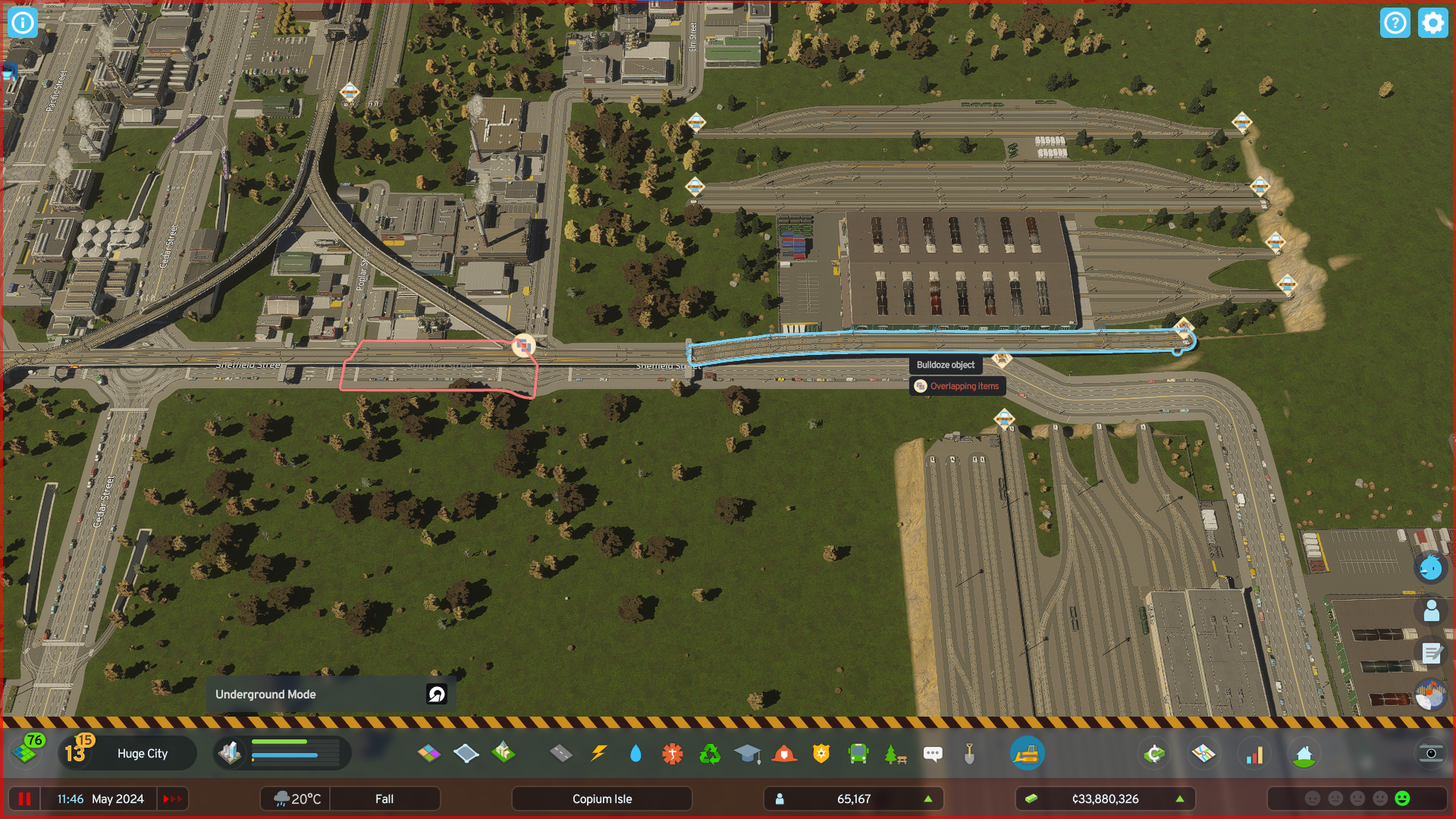Select the Roads tool
Screen dimensions: 1456x819
[x=562, y=753]
